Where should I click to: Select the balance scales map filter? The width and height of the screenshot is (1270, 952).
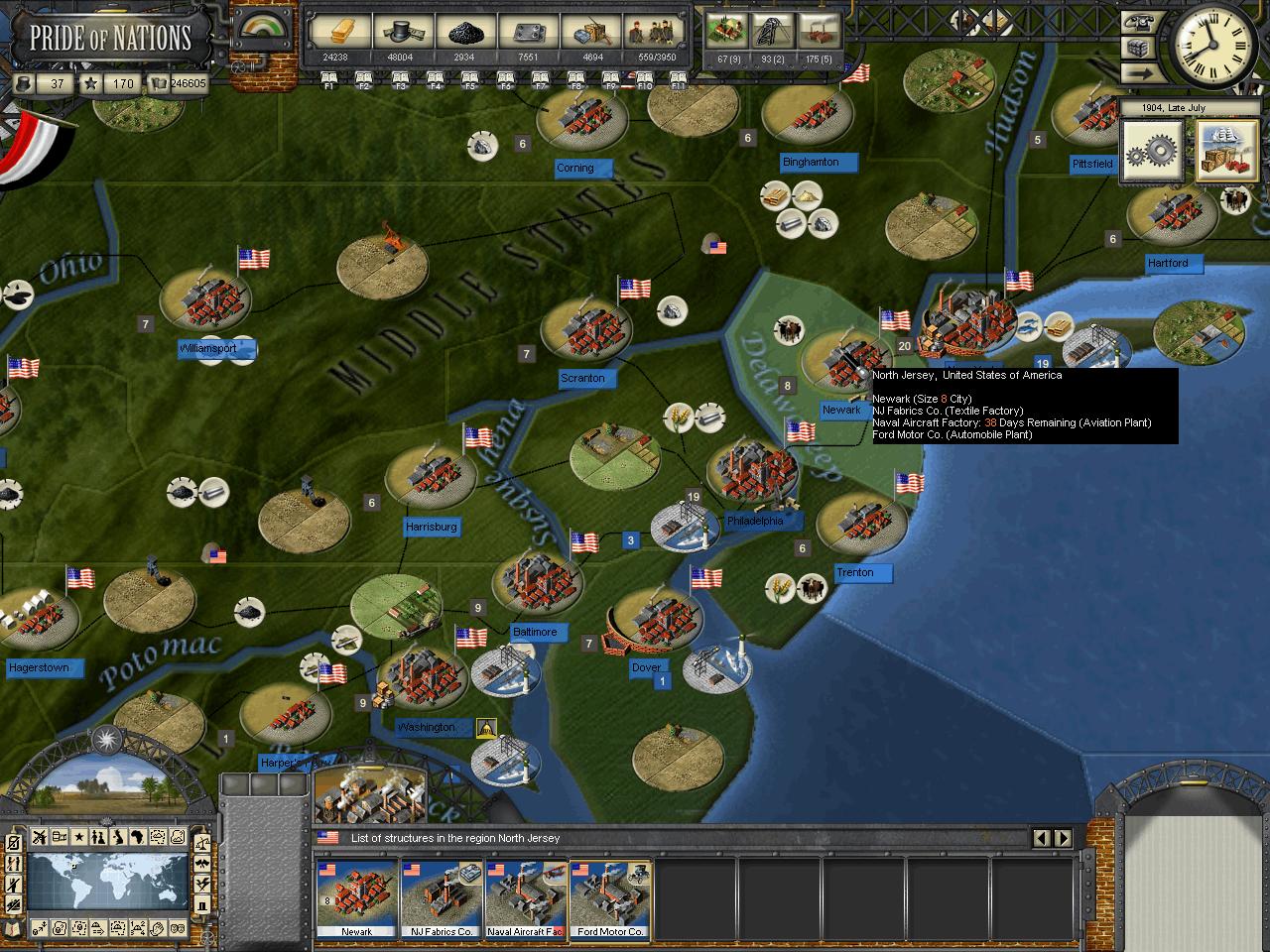pos(201,844)
